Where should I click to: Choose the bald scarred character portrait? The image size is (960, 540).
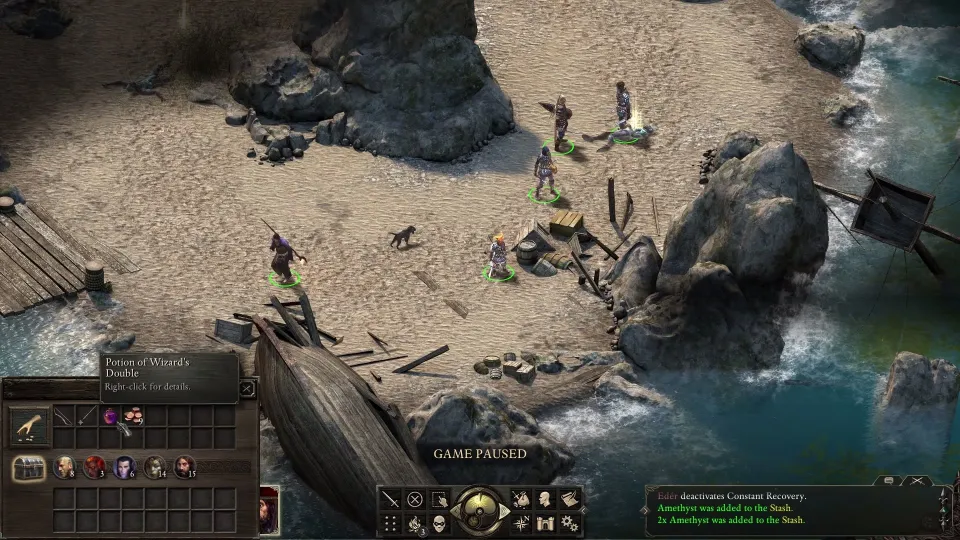[x=64, y=466]
